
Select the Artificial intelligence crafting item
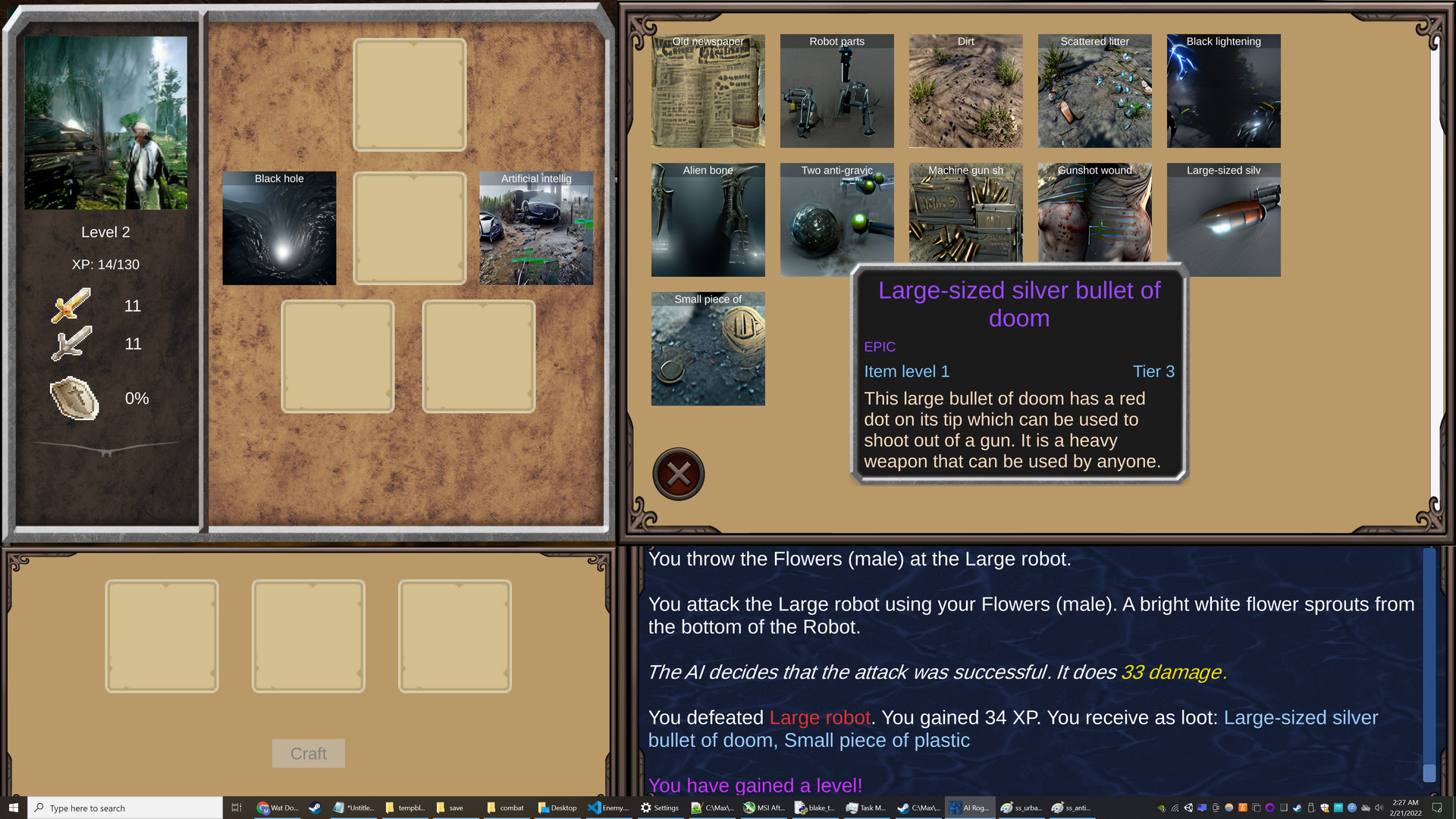pyautogui.click(x=536, y=227)
